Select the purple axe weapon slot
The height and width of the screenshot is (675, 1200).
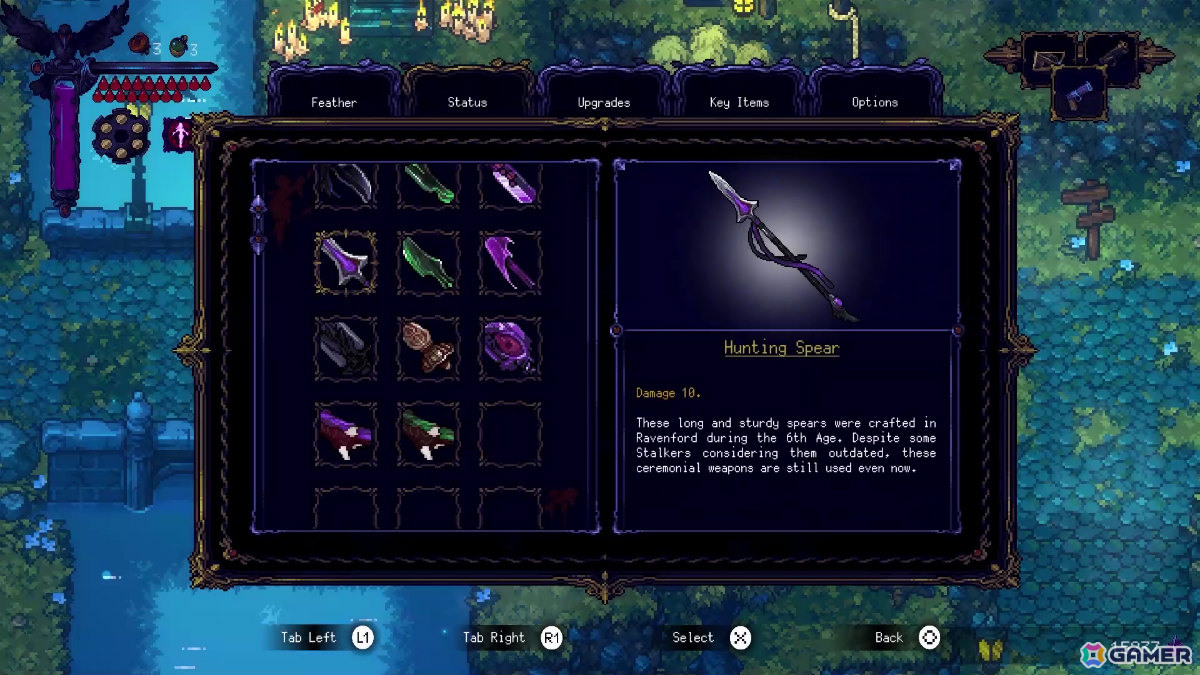[x=510, y=263]
